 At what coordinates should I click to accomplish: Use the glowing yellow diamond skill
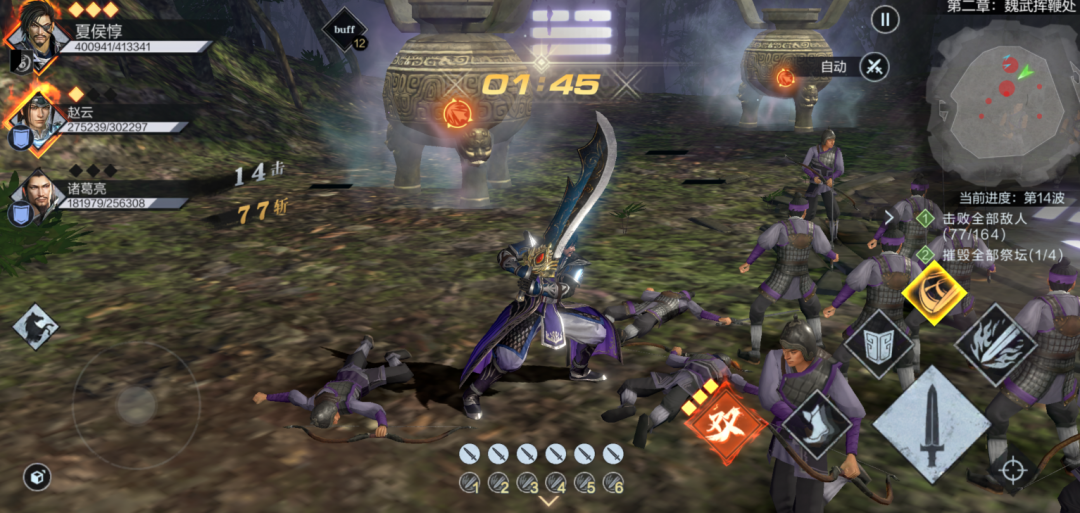(934, 292)
